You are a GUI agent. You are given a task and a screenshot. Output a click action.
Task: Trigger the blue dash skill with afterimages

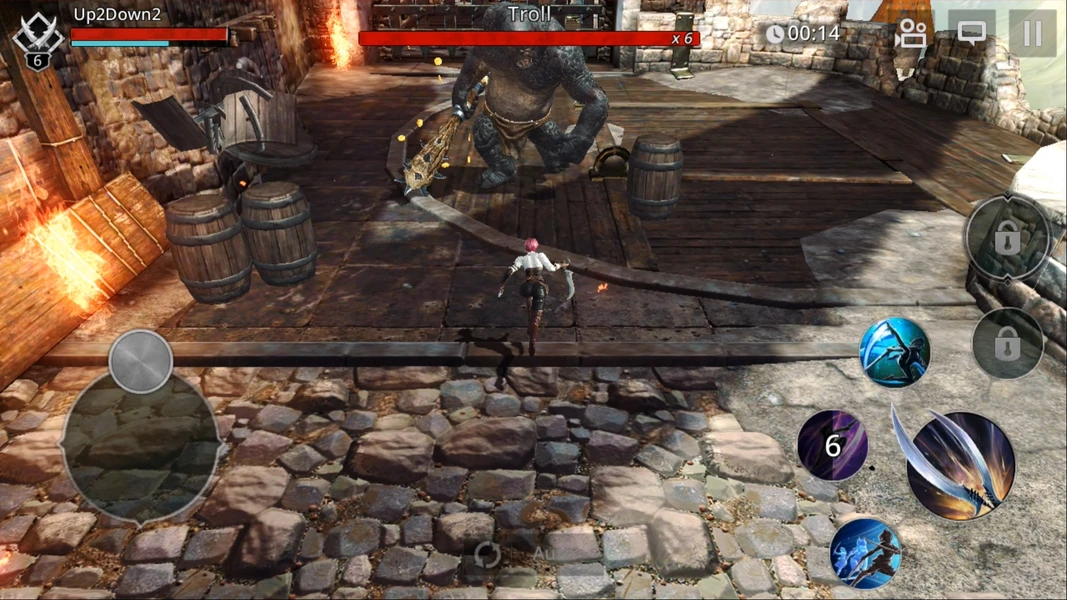tap(865, 553)
